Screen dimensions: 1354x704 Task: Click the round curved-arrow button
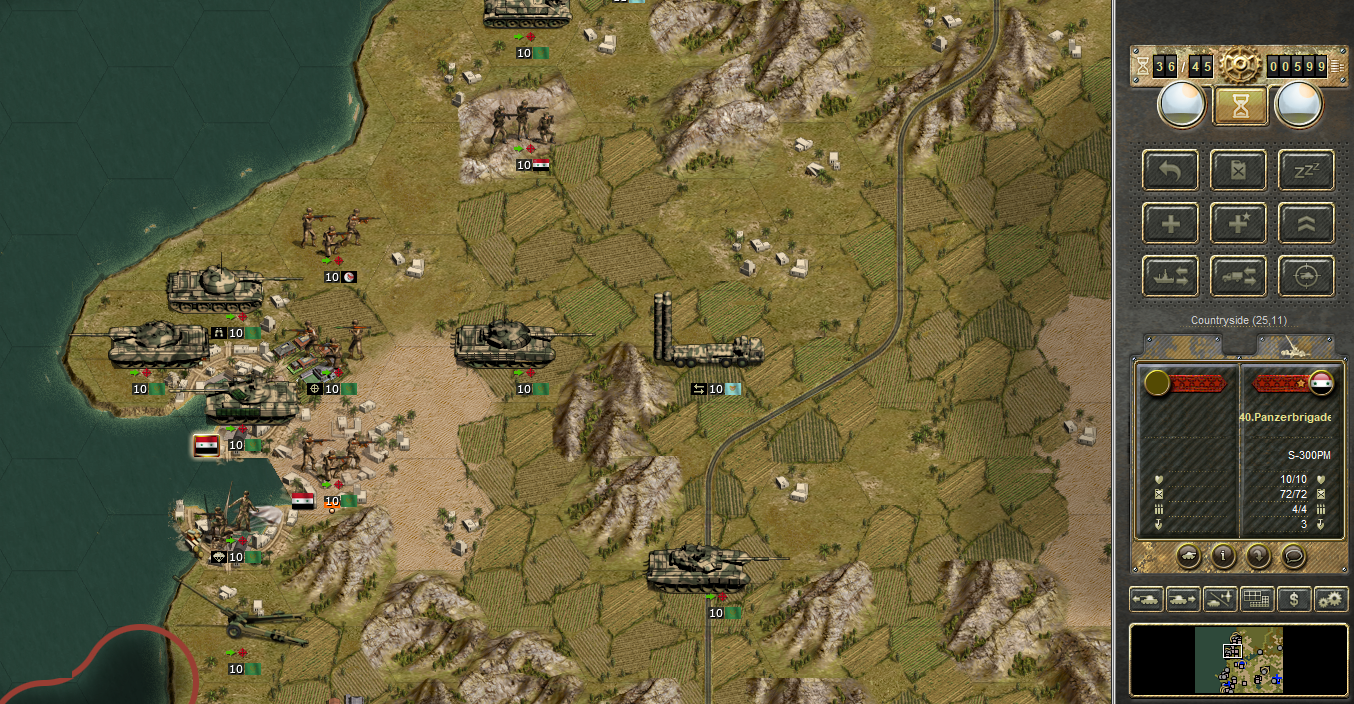pyautogui.click(x=1257, y=554)
